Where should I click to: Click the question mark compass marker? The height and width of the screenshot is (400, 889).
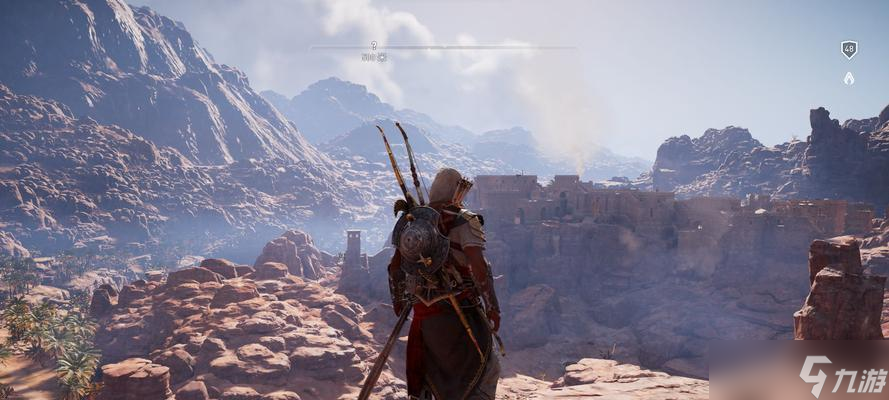[374, 45]
